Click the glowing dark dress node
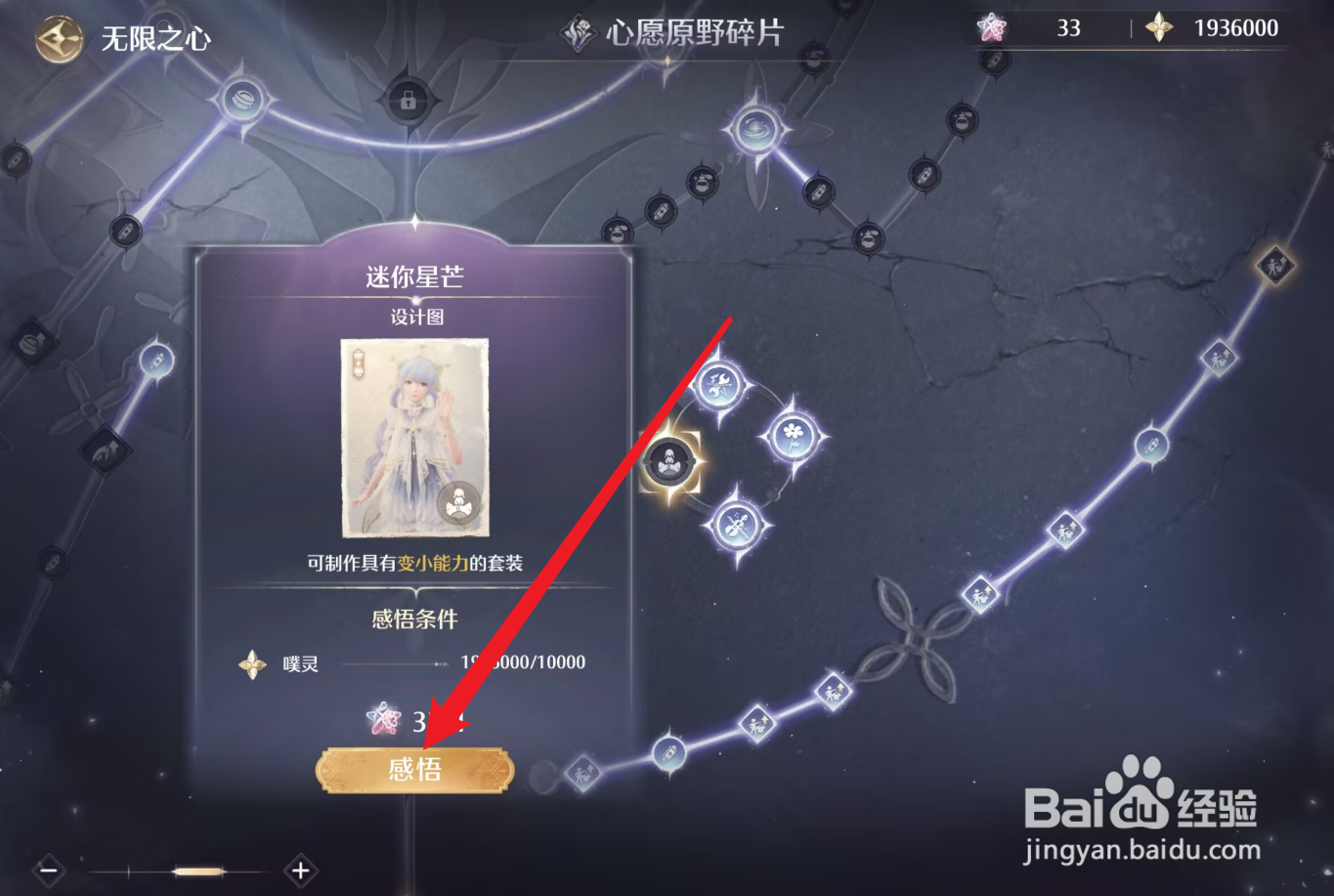The width and height of the screenshot is (1334, 896). [669, 462]
